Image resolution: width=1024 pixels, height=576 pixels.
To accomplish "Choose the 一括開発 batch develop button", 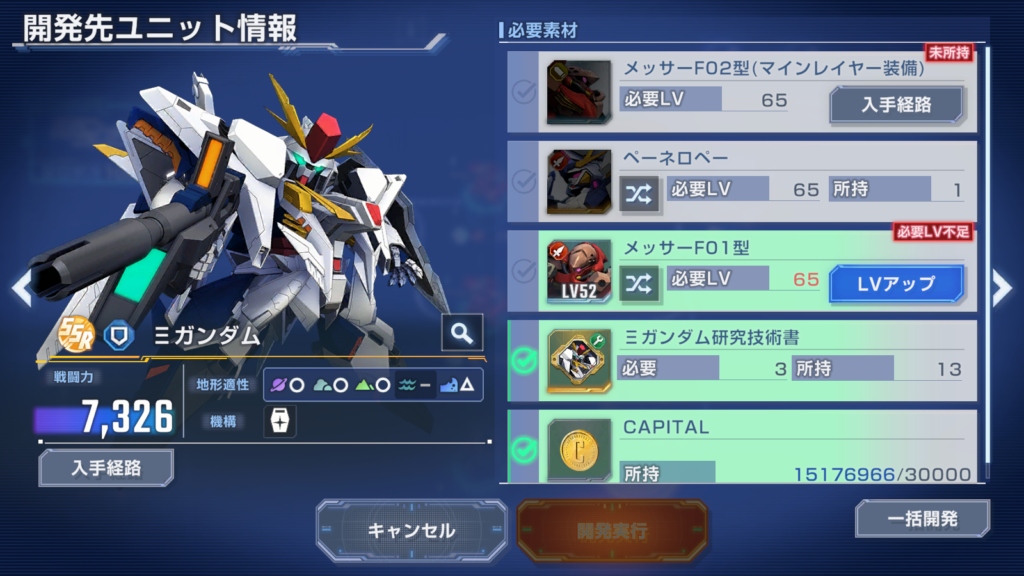I will tap(922, 519).
